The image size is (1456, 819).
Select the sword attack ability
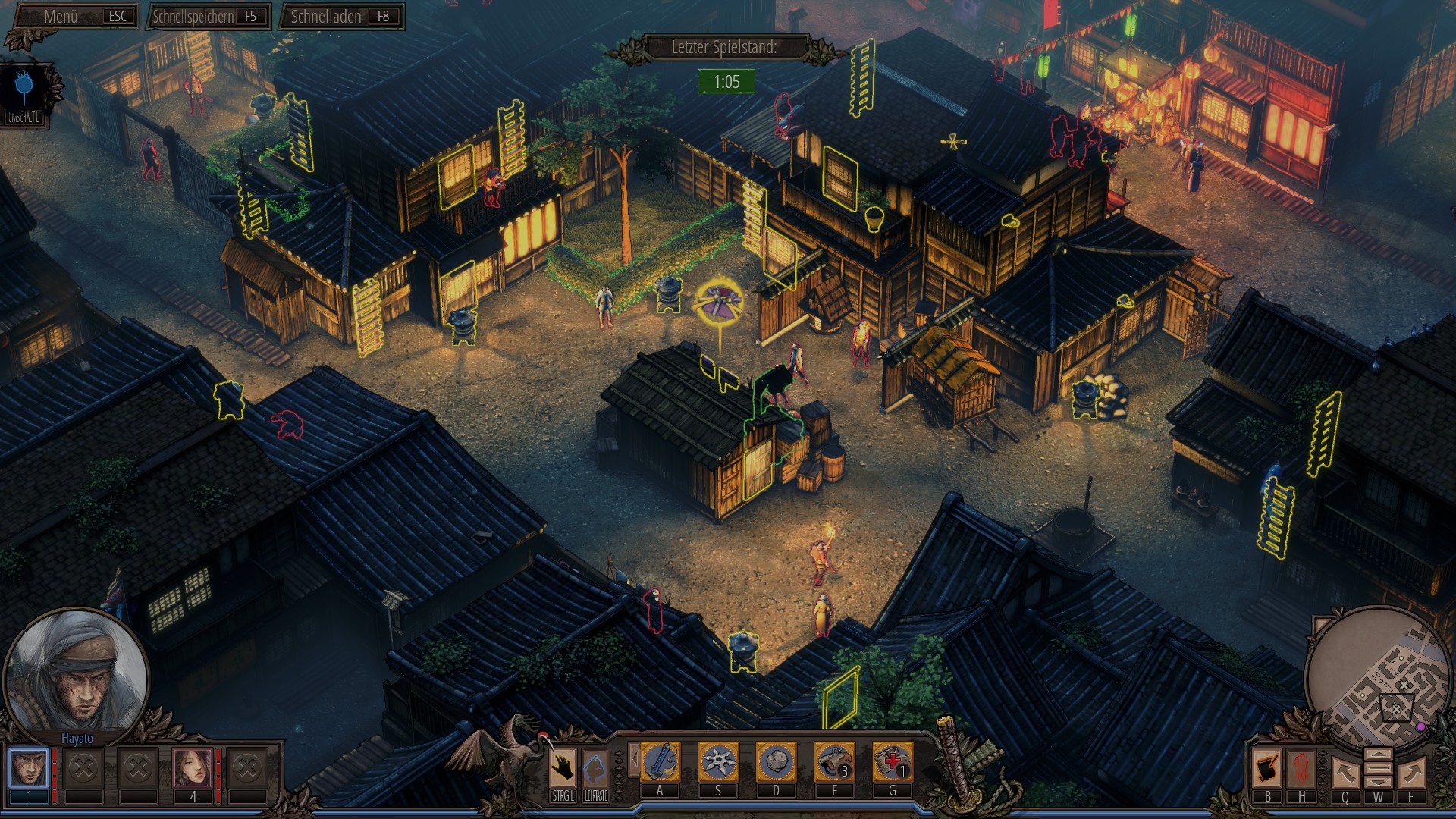pyautogui.click(x=660, y=762)
